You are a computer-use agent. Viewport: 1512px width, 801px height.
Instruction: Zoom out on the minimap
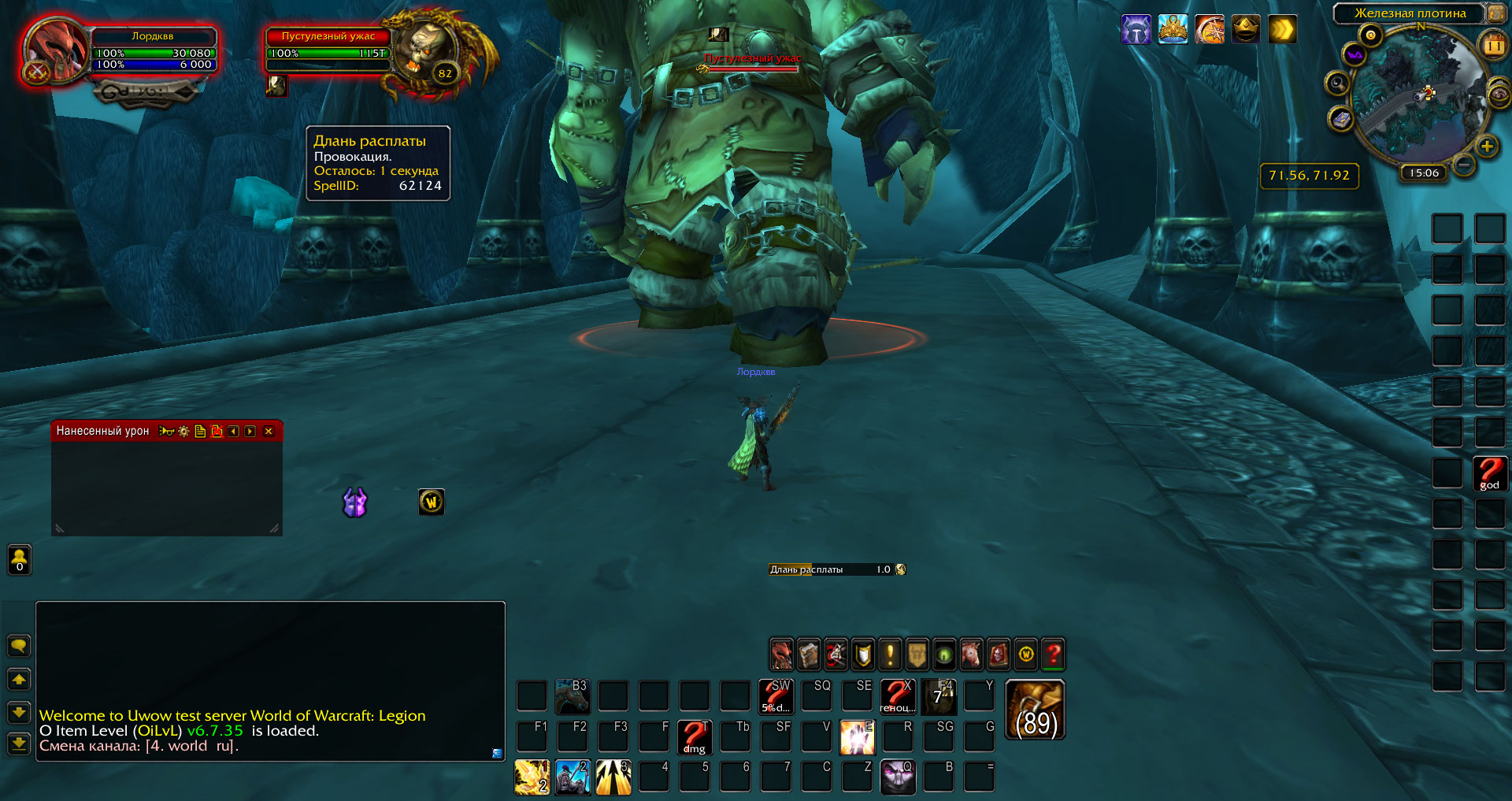pos(1464,165)
